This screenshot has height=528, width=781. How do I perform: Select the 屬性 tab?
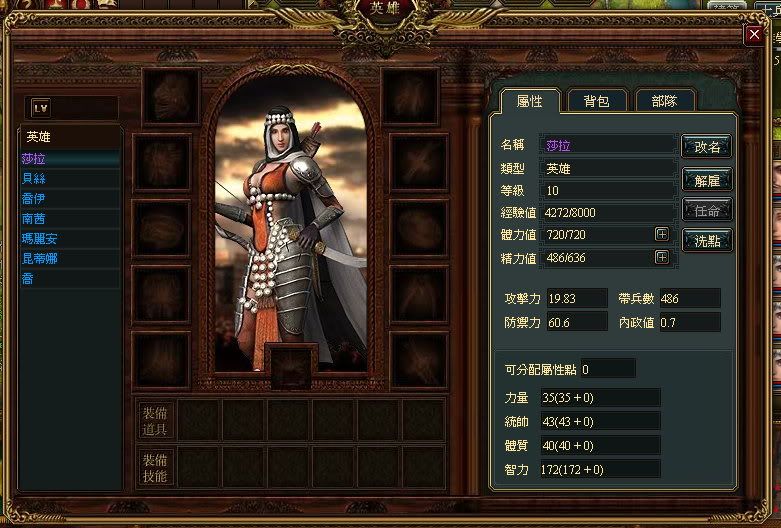click(529, 101)
